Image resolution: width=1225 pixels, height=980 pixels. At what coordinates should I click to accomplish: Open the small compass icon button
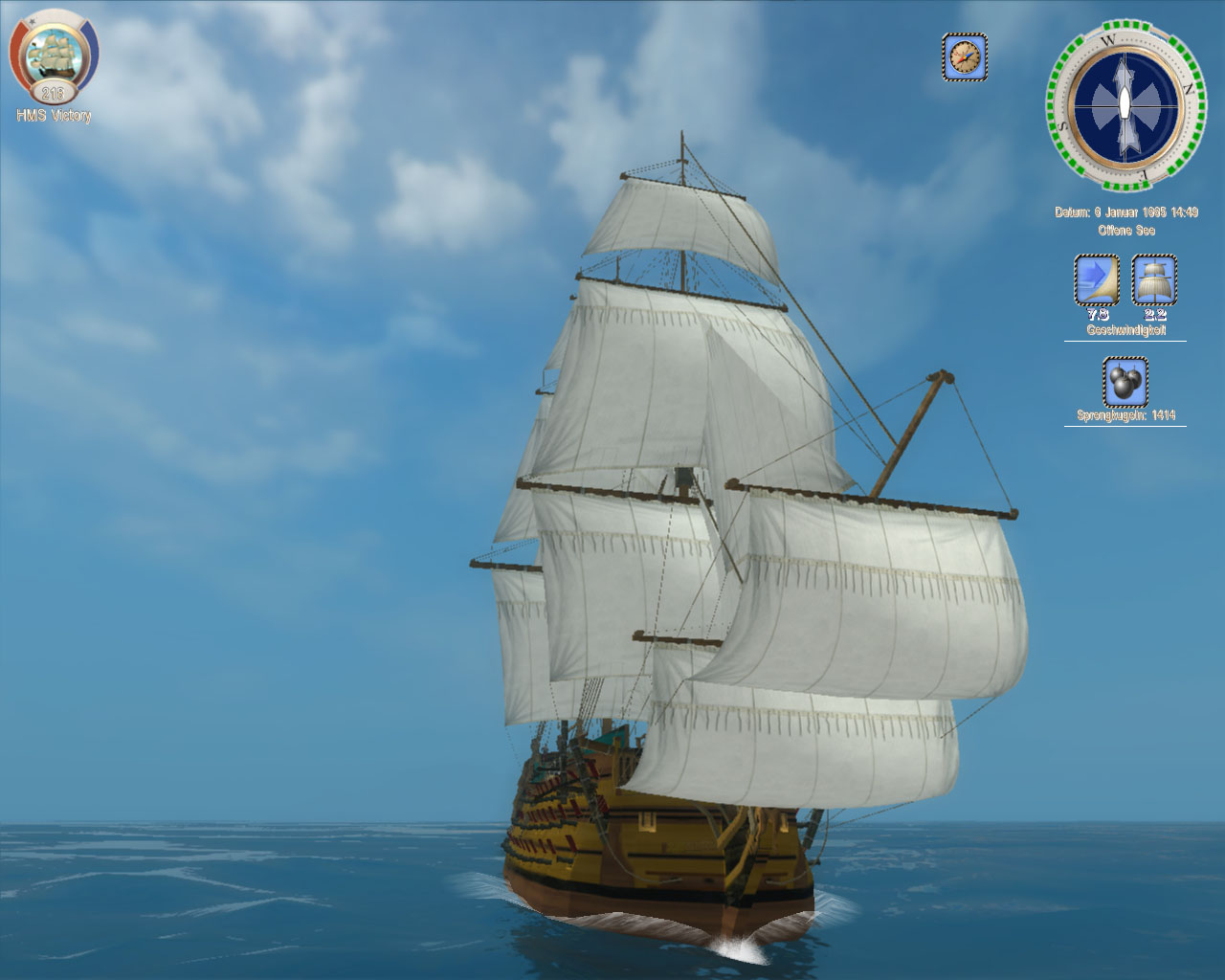964,57
